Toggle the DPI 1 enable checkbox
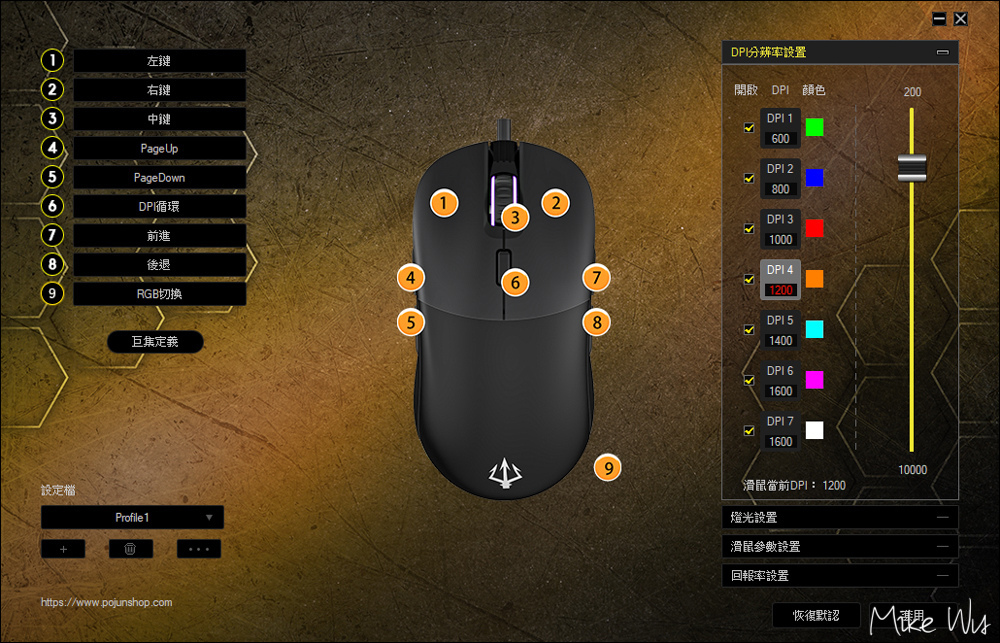 click(749, 128)
